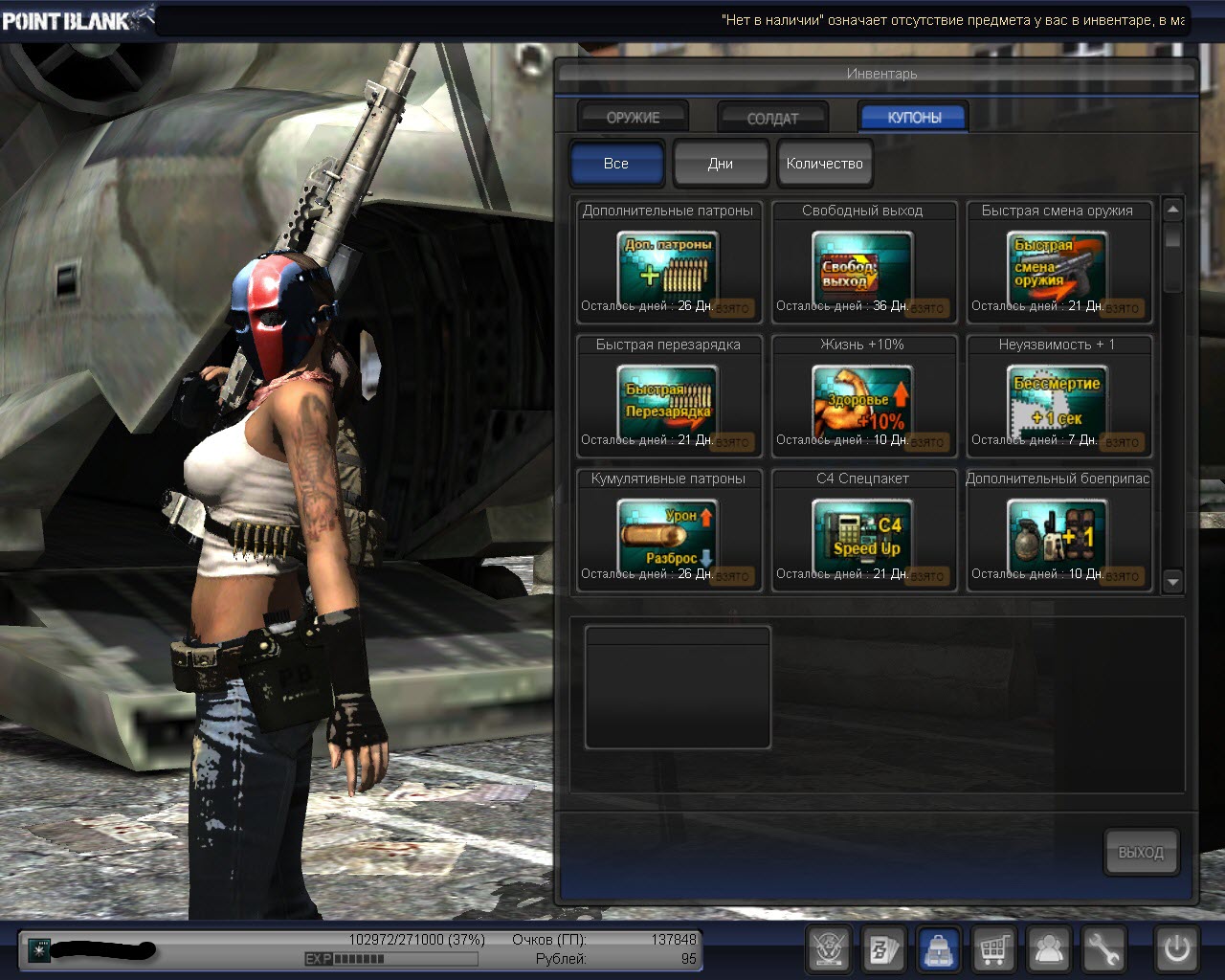Select the C4 Спецпакет coupon
1225x980 pixels.
tap(863, 536)
